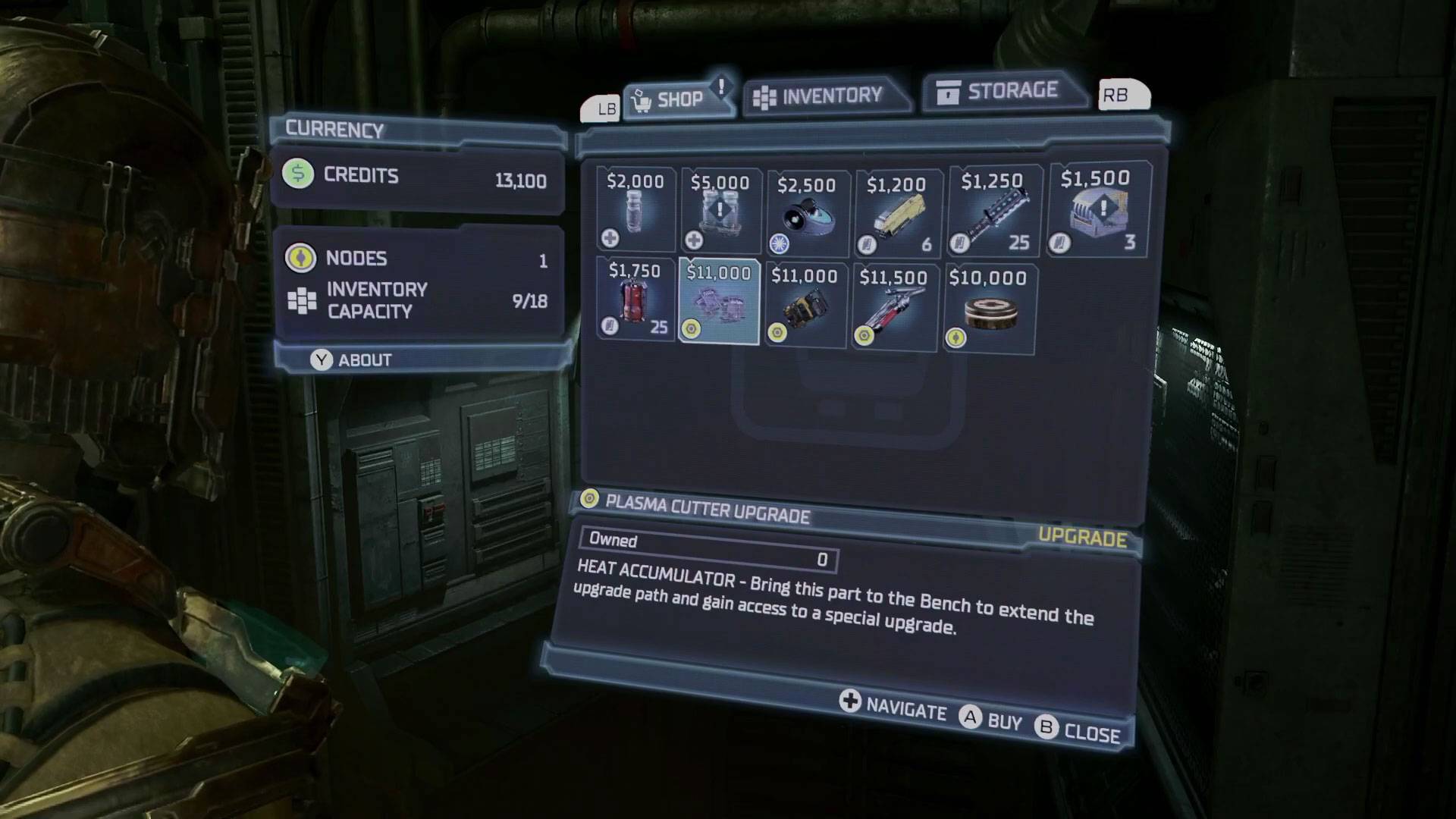Select the $2,000 med pack item
Image resolution: width=1456 pixels, height=819 pixels.
(635, 209)
